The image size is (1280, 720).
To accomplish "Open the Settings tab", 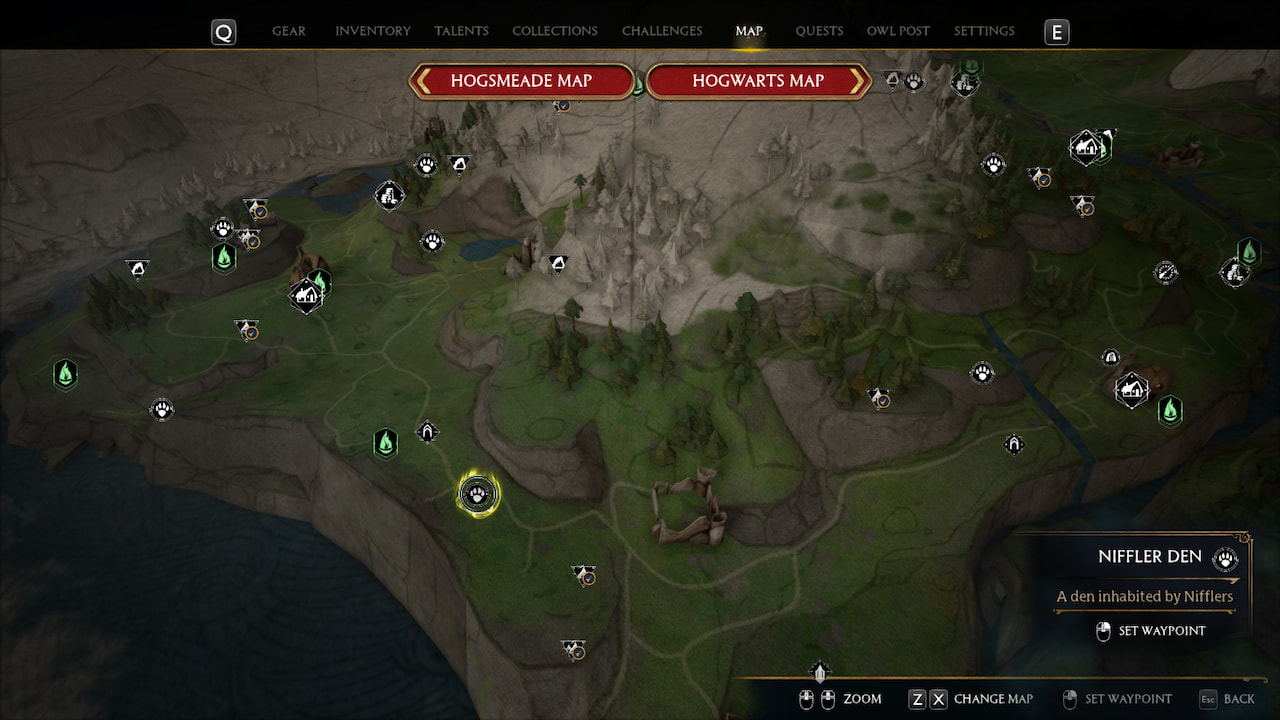I will [984, 31].
